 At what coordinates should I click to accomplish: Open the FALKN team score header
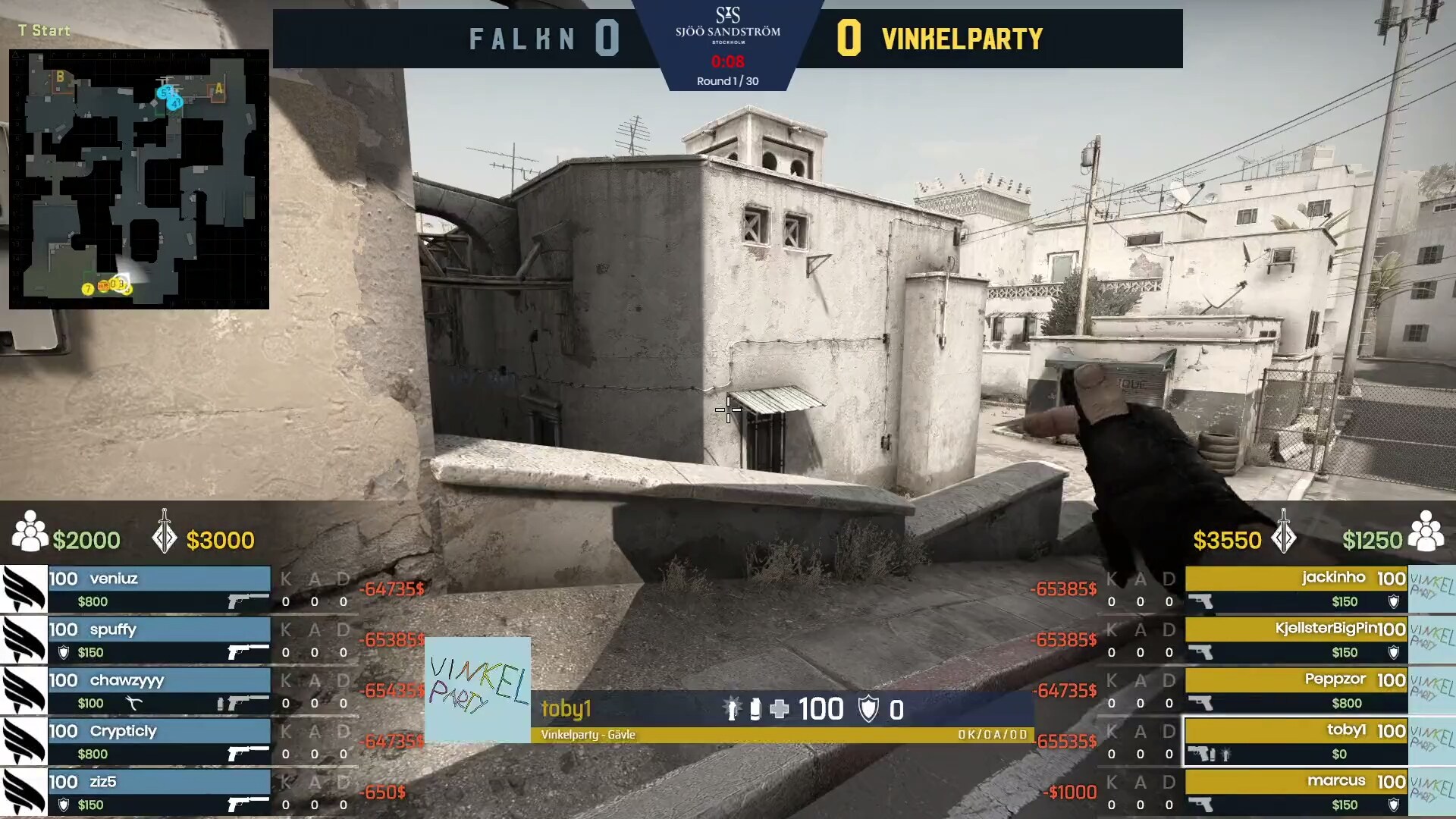click(523, 38)
